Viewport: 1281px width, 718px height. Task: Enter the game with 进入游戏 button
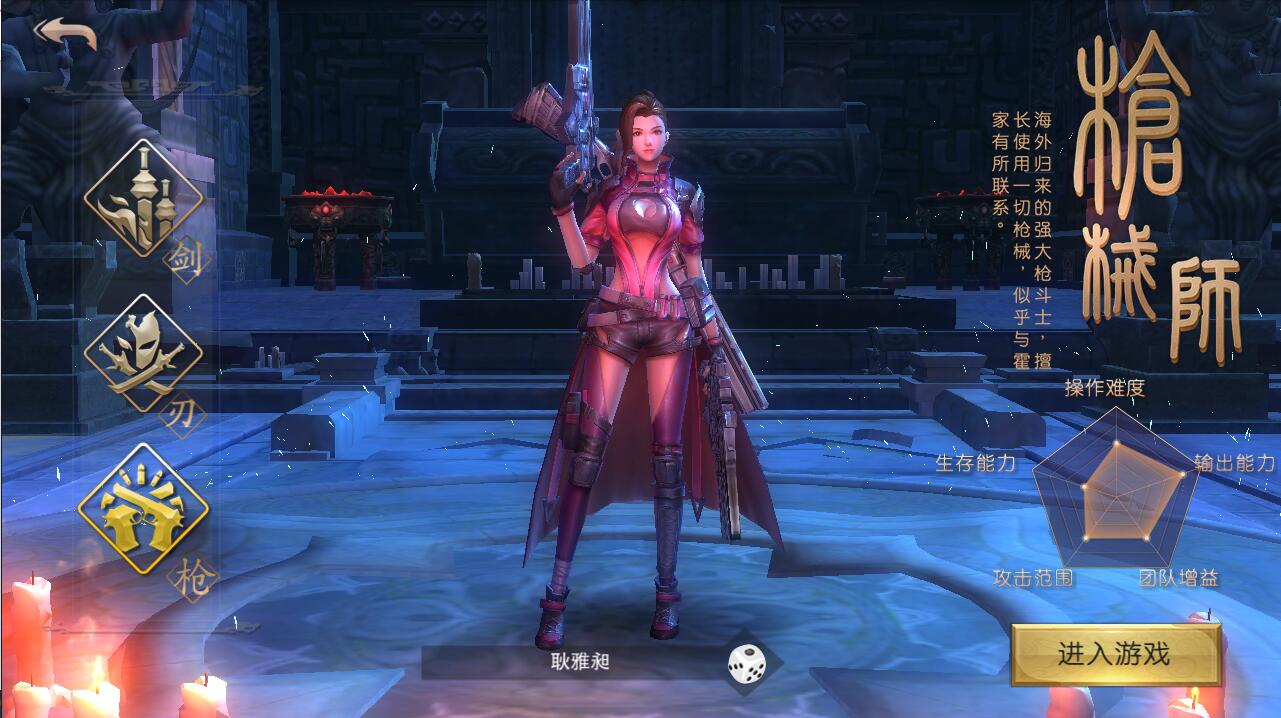1115,655
